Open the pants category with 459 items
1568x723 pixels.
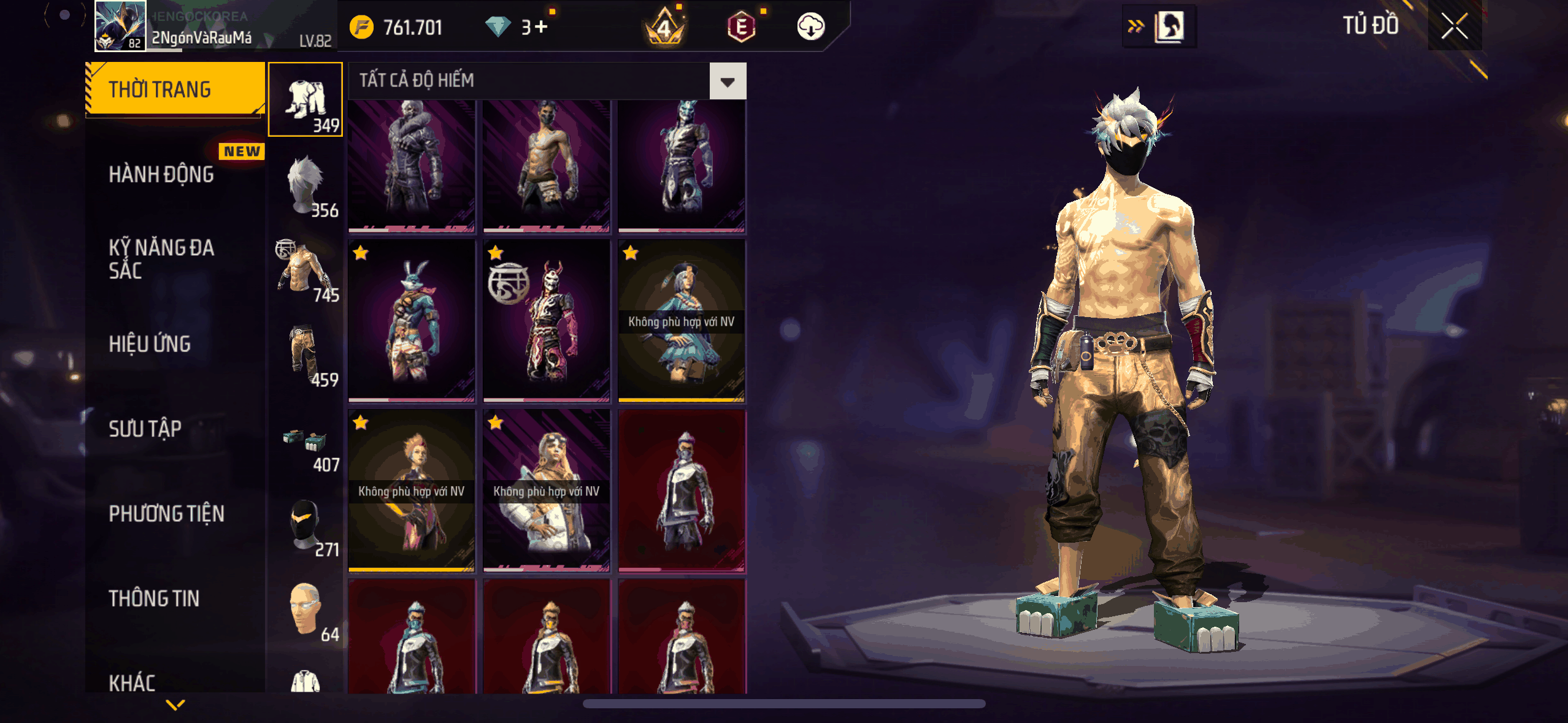pyautogui.click(x=306, y=354)
